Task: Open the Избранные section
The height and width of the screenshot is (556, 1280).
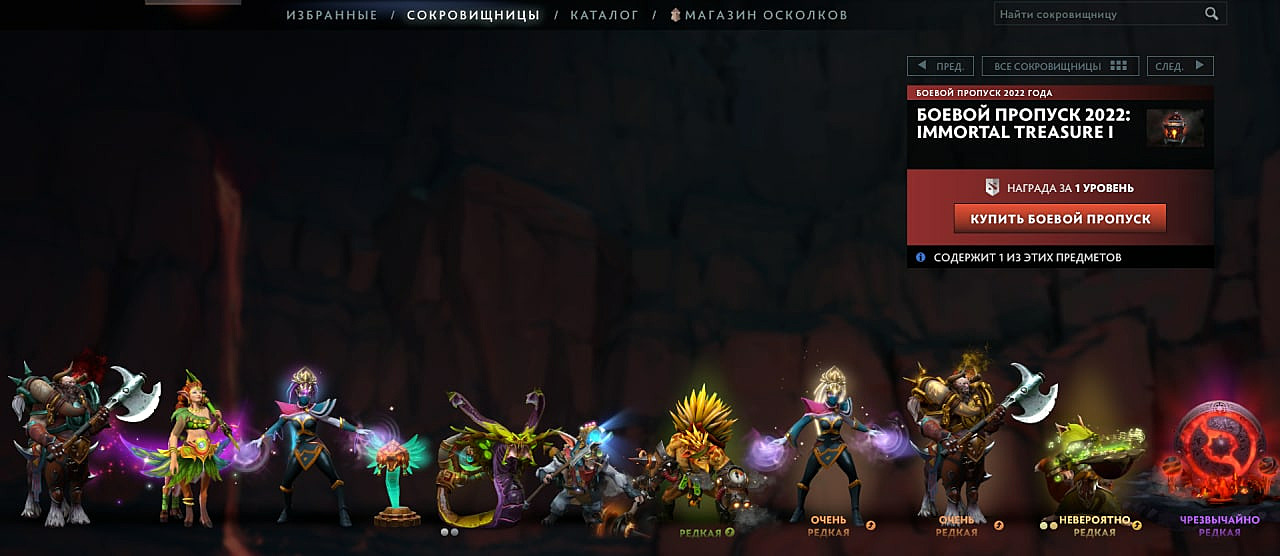Action: tap(332, 15)
